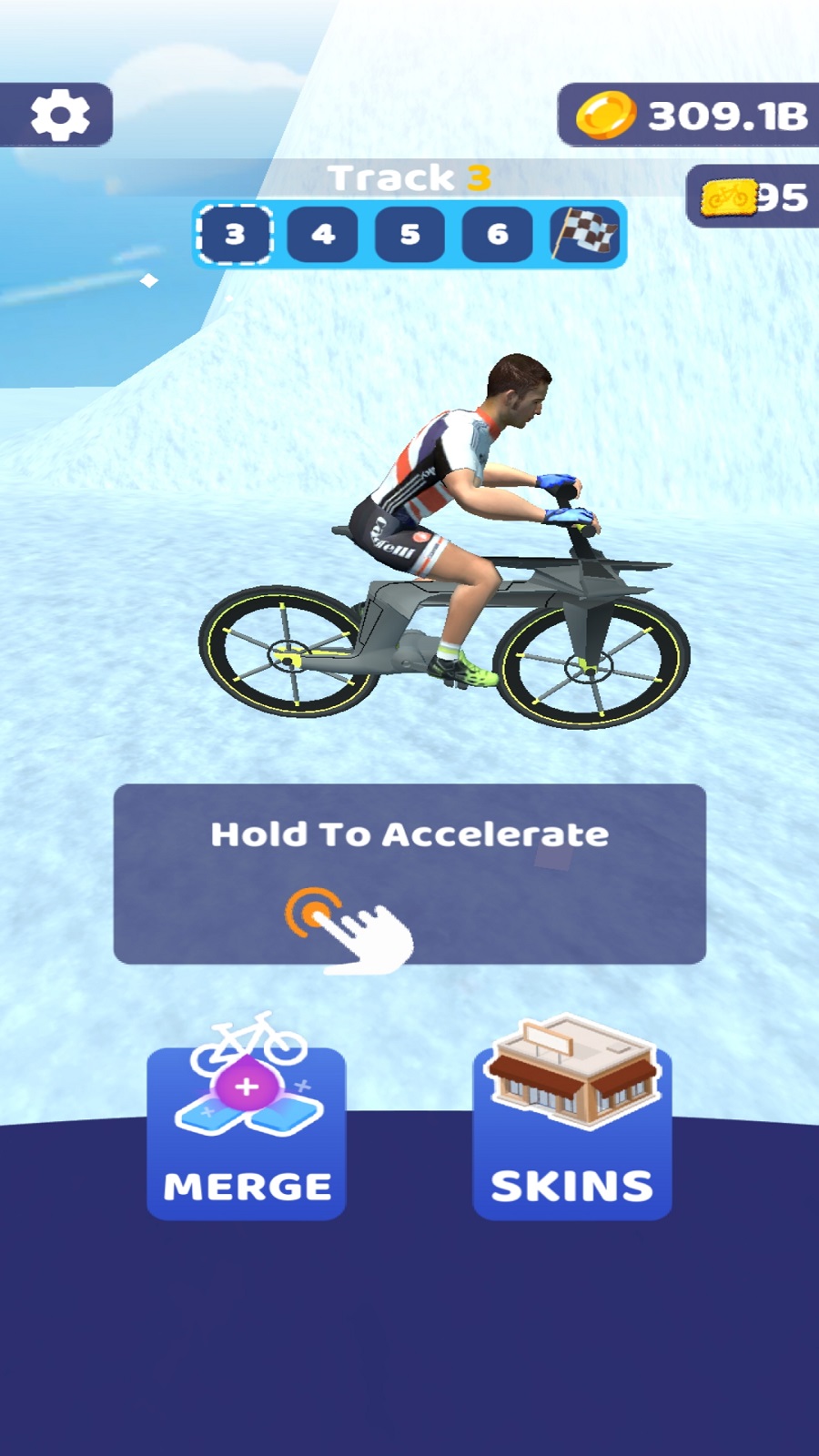The width and height of the screenshot is (819, 1456).
Task: Open the SKINS shop
Action: (572, 1129)
